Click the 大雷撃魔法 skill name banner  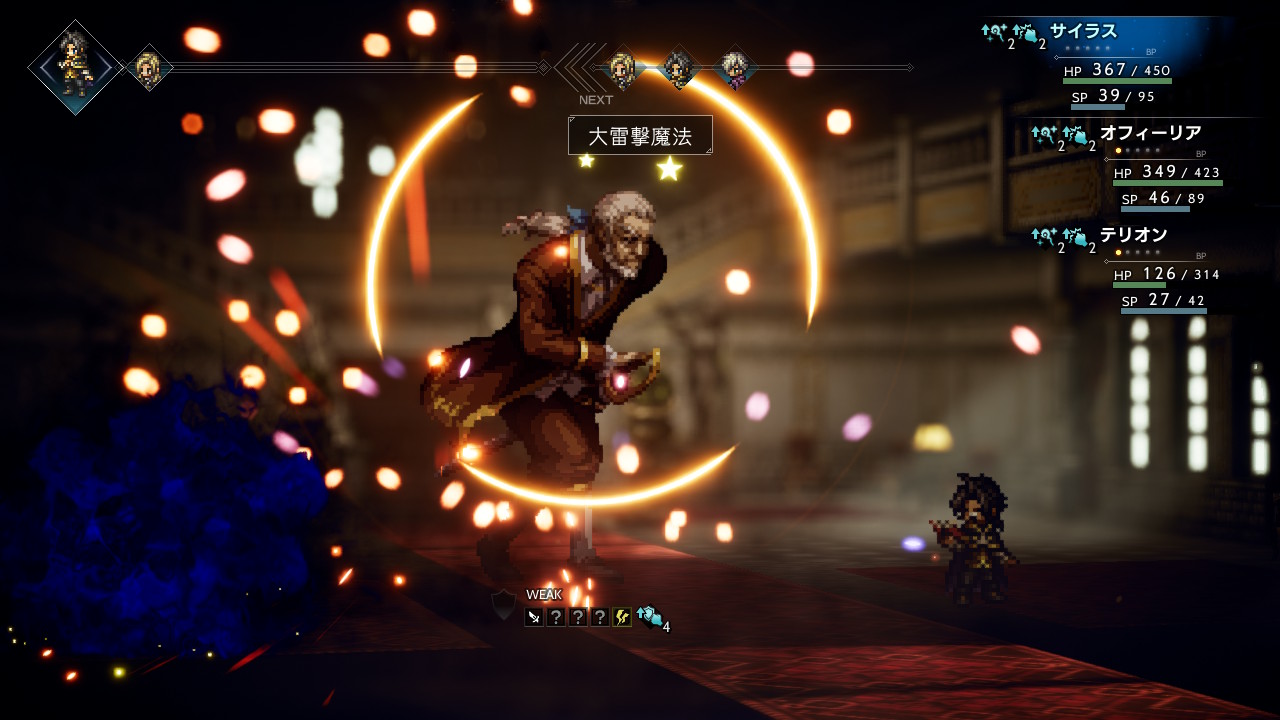(640, 136)
